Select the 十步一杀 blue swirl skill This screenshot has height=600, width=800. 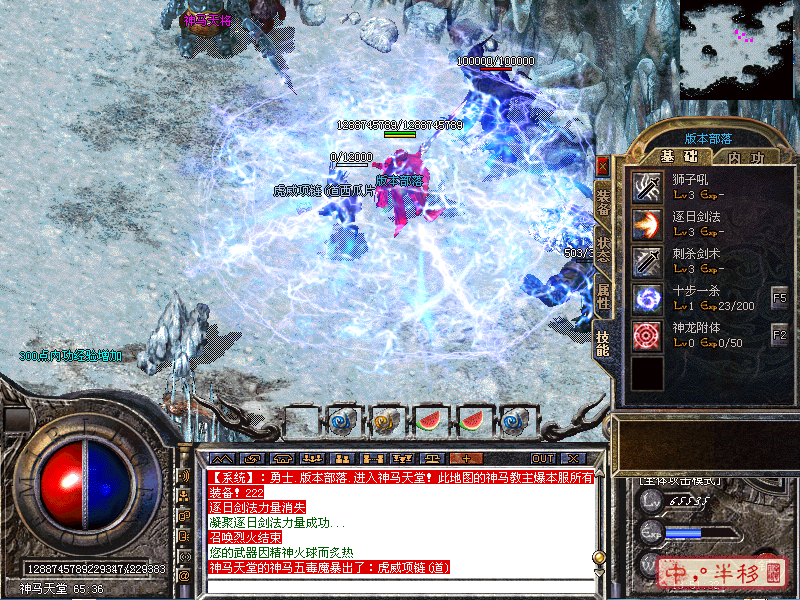click(x=647, y=298)
